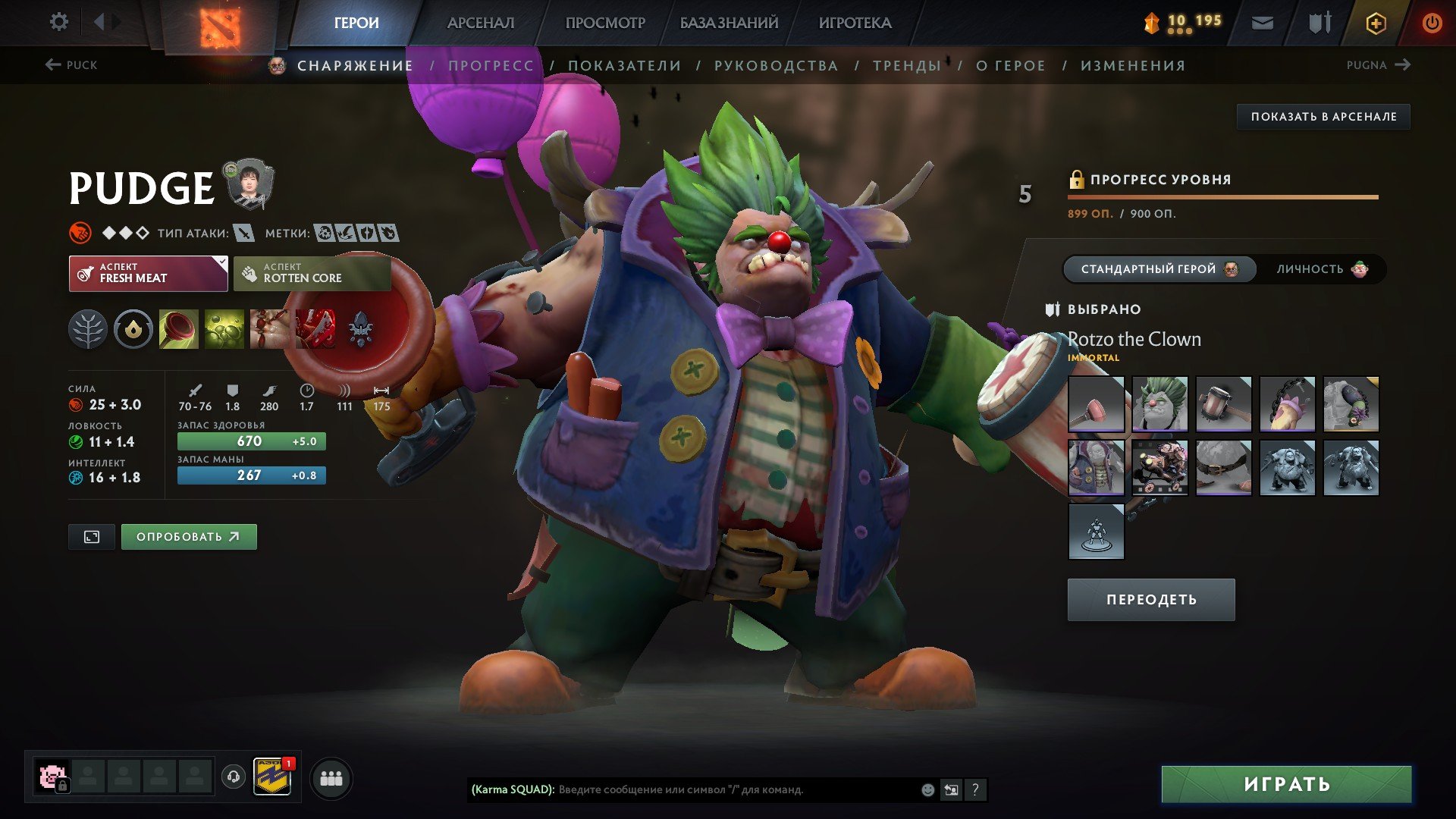Switch to the ROTTEN CORE aspect
This screenshot has width=1456, height=819.
[x=312, y=273]
